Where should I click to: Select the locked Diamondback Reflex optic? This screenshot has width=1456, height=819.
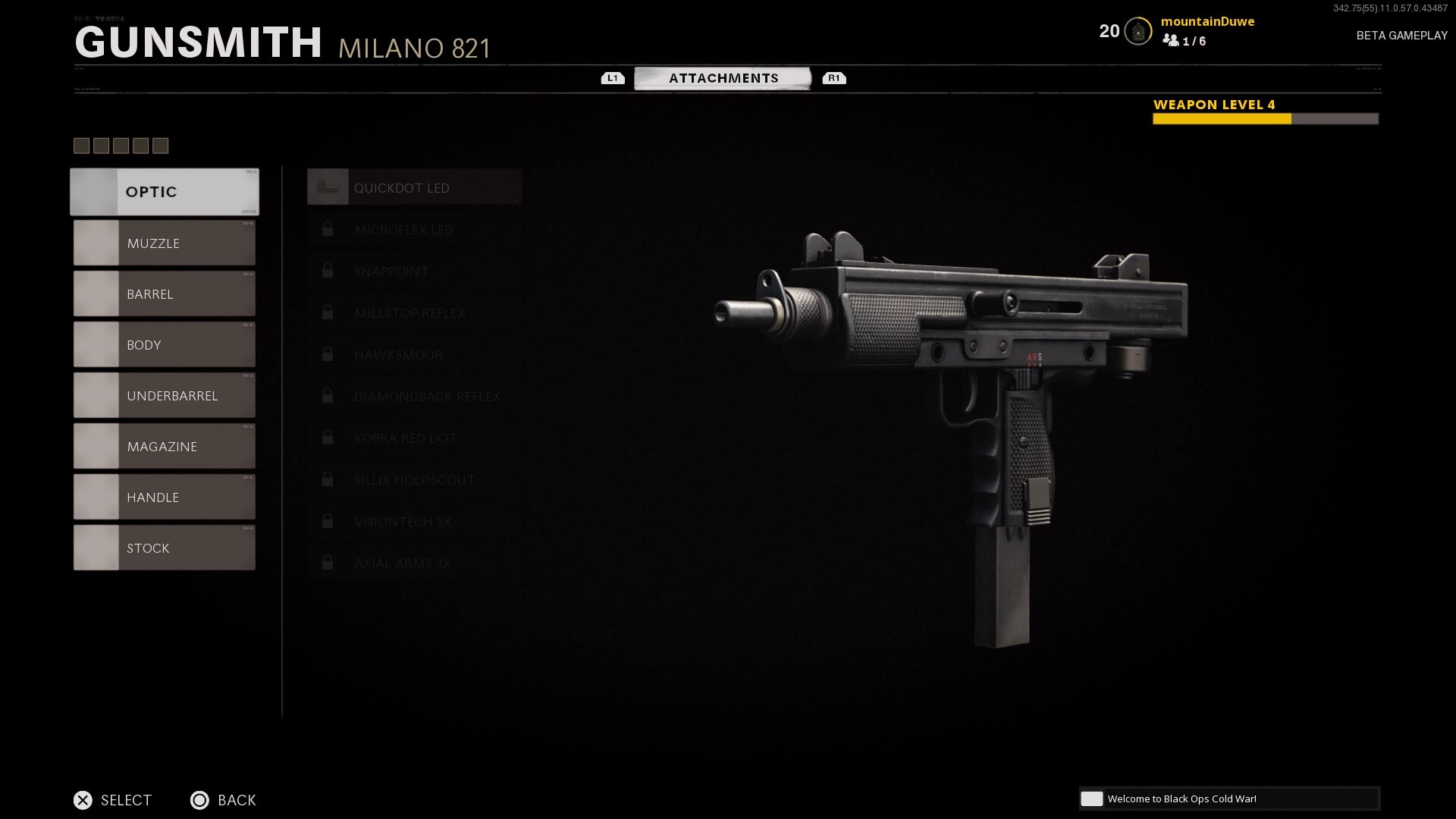point(414,397)
